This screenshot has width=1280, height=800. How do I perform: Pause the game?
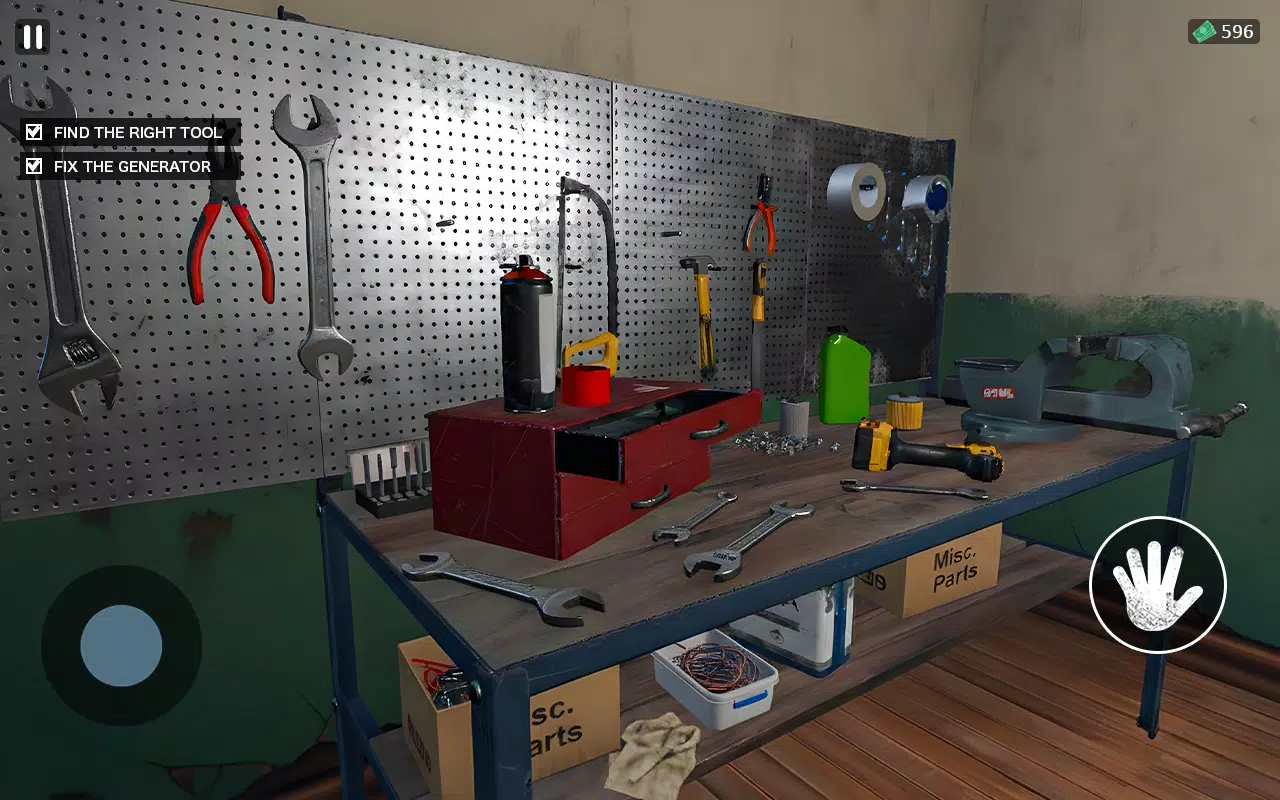[x=31, y=37]
